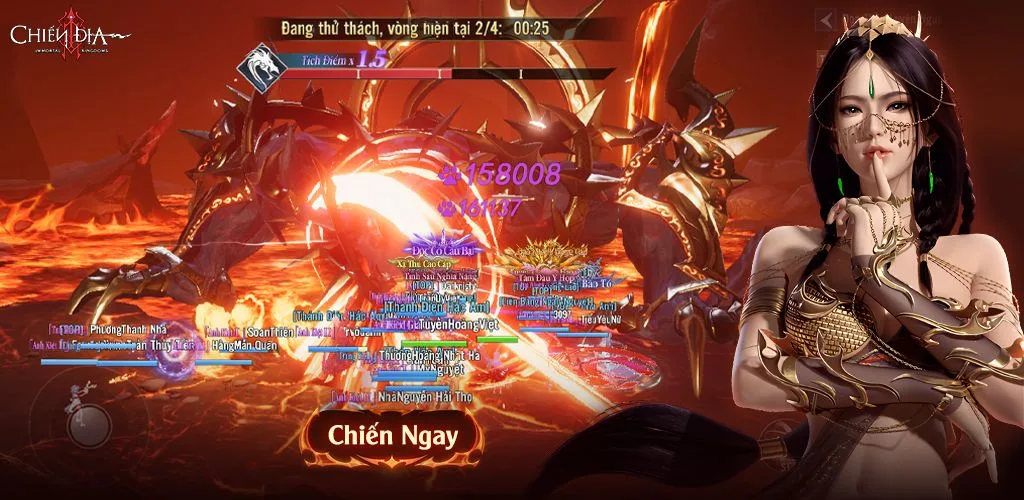Click the virtual joystick knob
The height and width of the screenshot is (500, 1024).
[88, 423]
